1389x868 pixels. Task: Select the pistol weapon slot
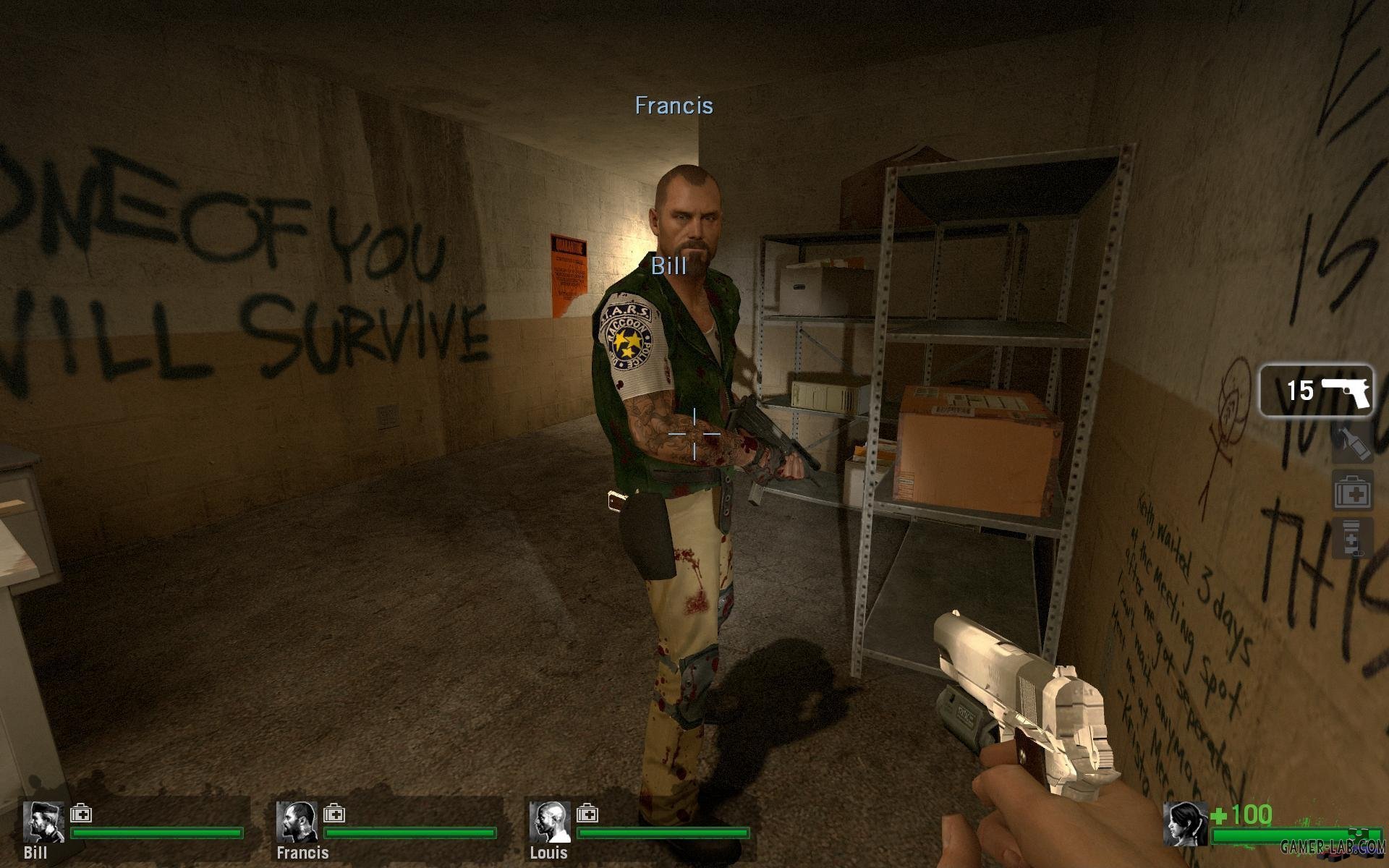(1316, 391)
